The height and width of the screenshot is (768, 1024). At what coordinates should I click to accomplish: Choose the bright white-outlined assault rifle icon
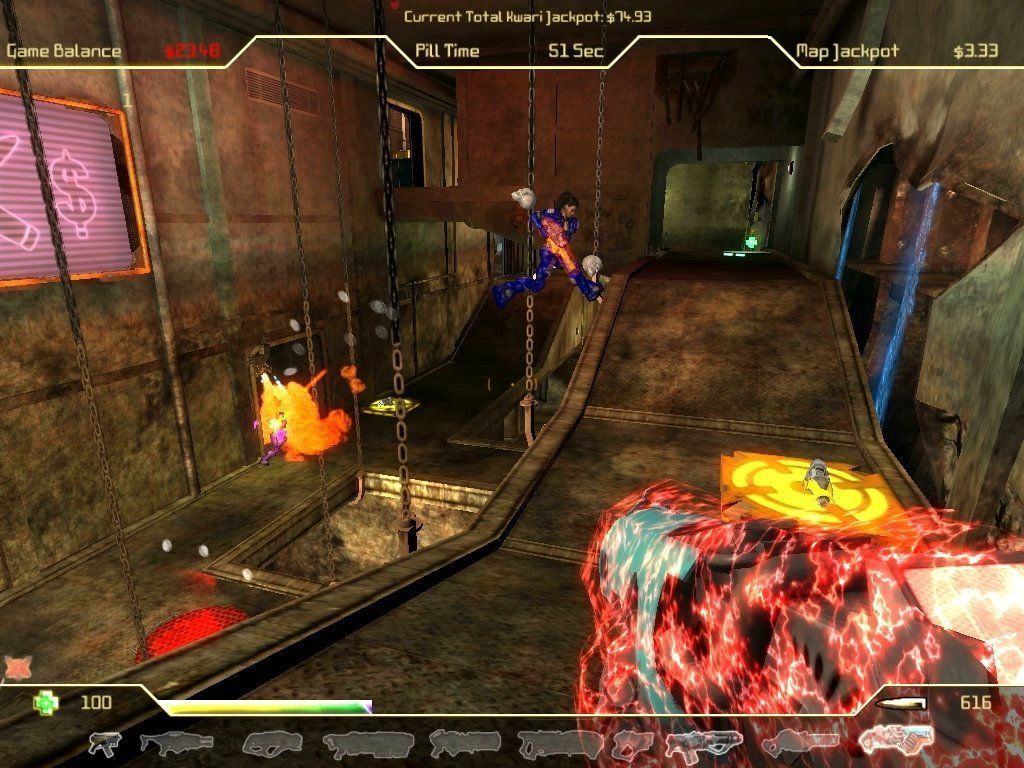pos(697,743)
